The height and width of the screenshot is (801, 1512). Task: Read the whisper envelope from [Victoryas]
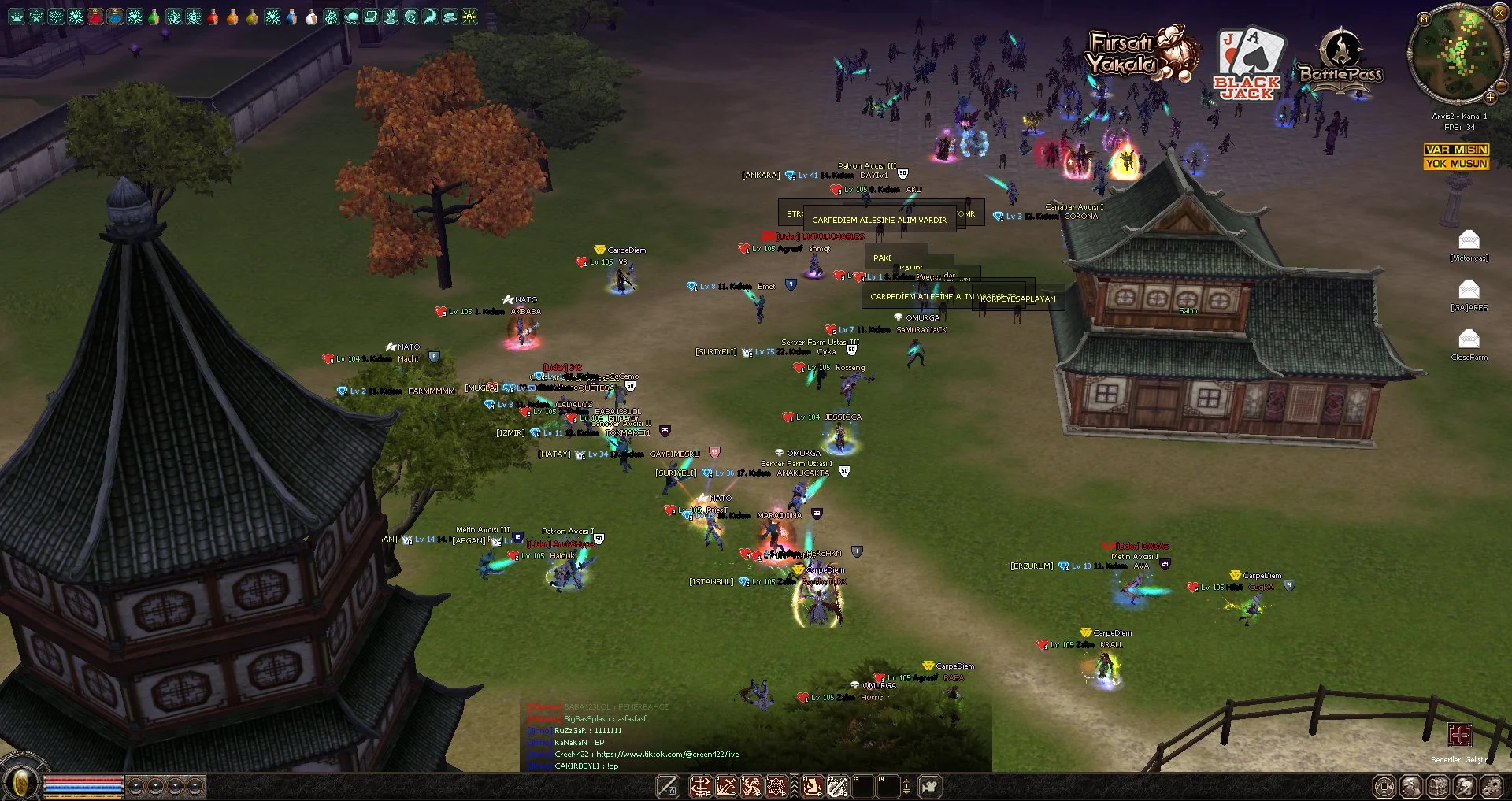click(1469, 239)
